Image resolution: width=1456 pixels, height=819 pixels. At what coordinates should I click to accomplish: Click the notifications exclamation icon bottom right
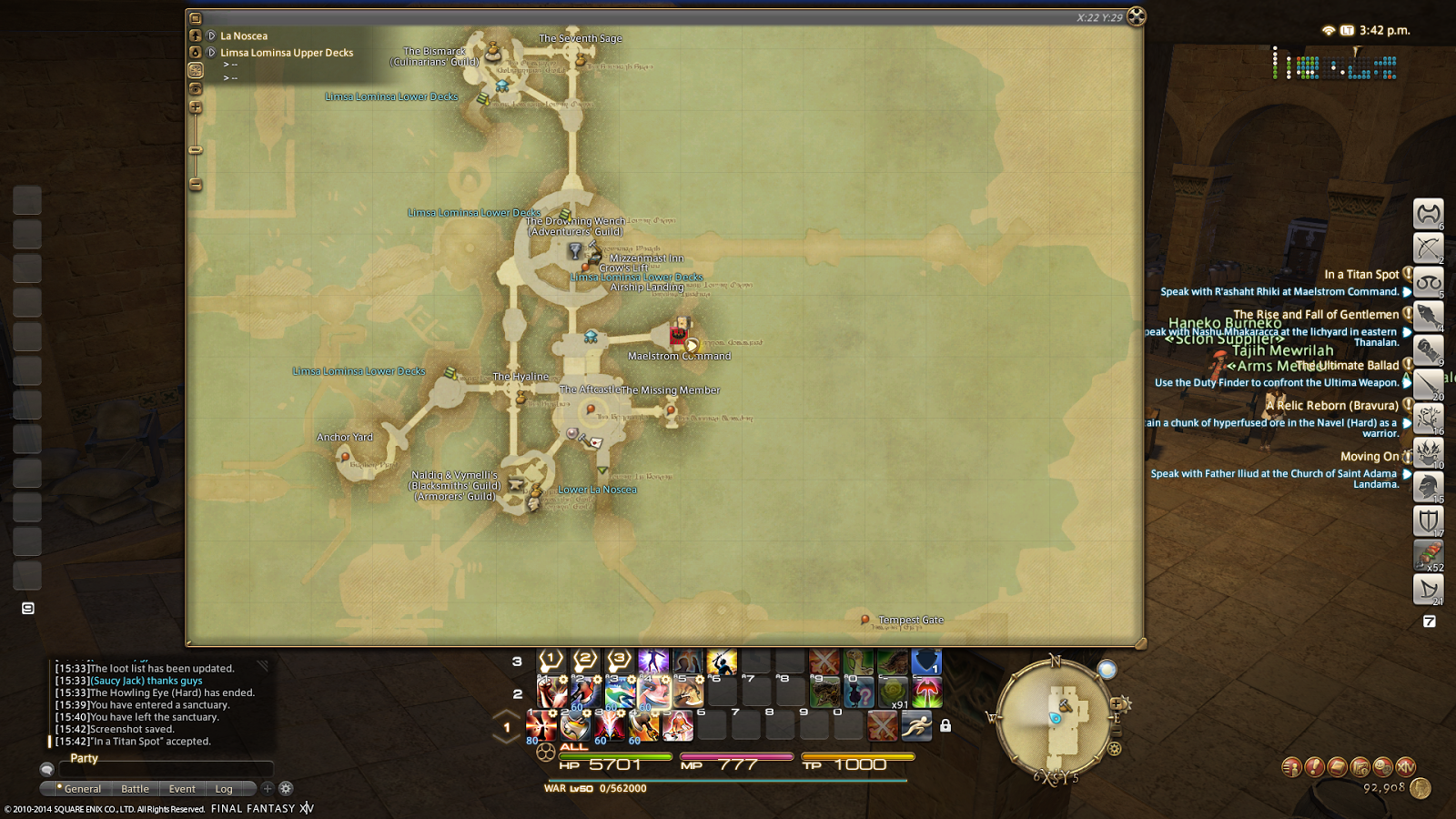click(x=1313, y=767)
